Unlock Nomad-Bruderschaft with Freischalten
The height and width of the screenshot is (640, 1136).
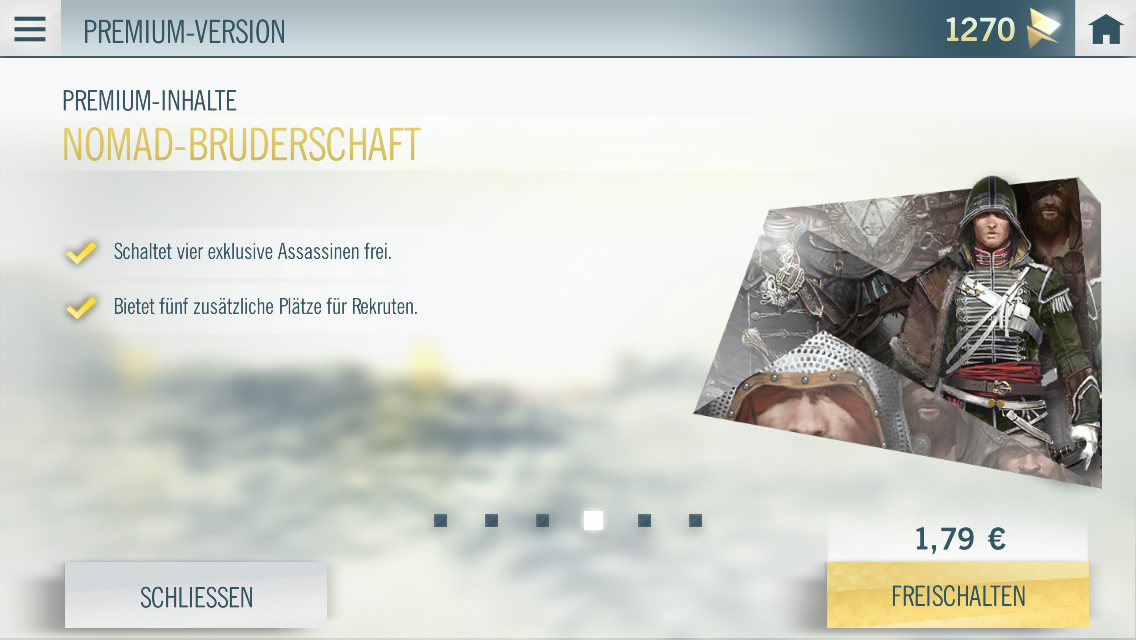tap(958, 596)
